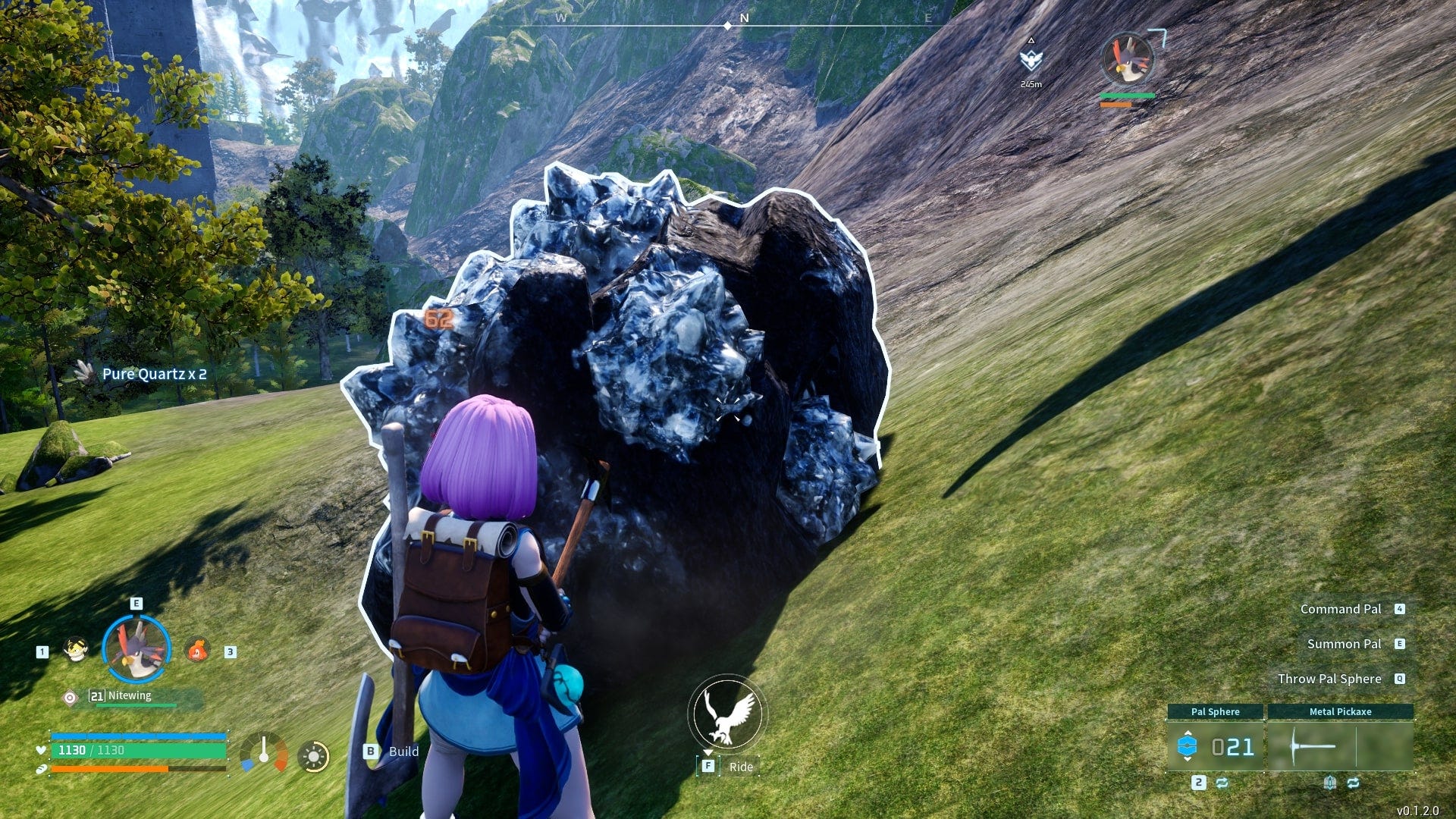Click the up arrow above the Pal Sphere icon
The image size is (1456, 819).
coord(1188,733)
